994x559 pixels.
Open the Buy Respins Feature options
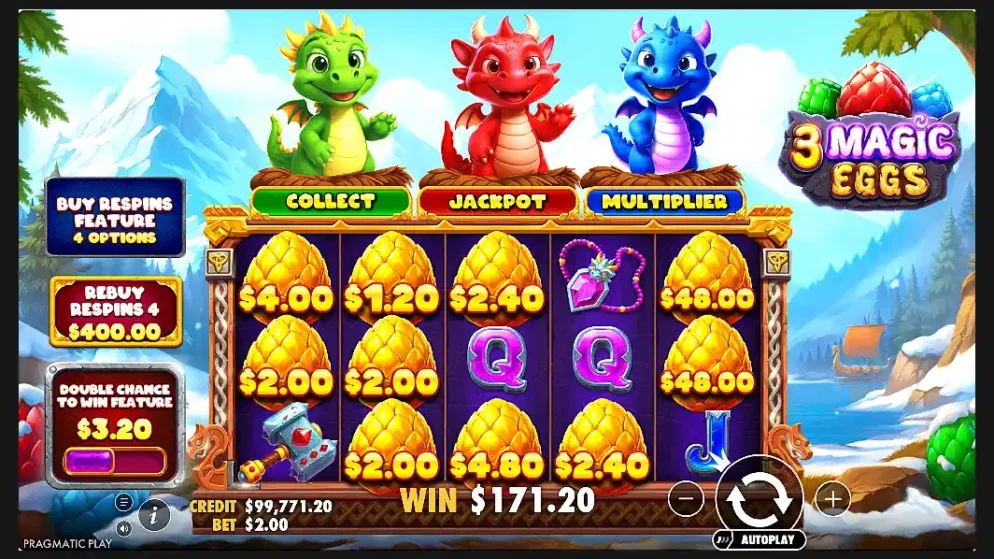[114, 219]
